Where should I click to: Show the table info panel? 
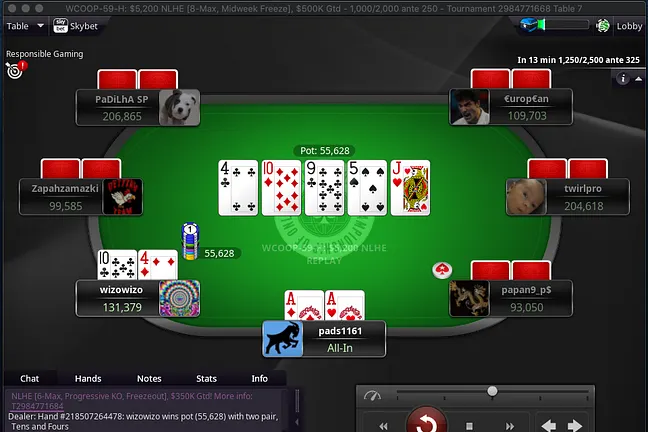tap(624, 78)
